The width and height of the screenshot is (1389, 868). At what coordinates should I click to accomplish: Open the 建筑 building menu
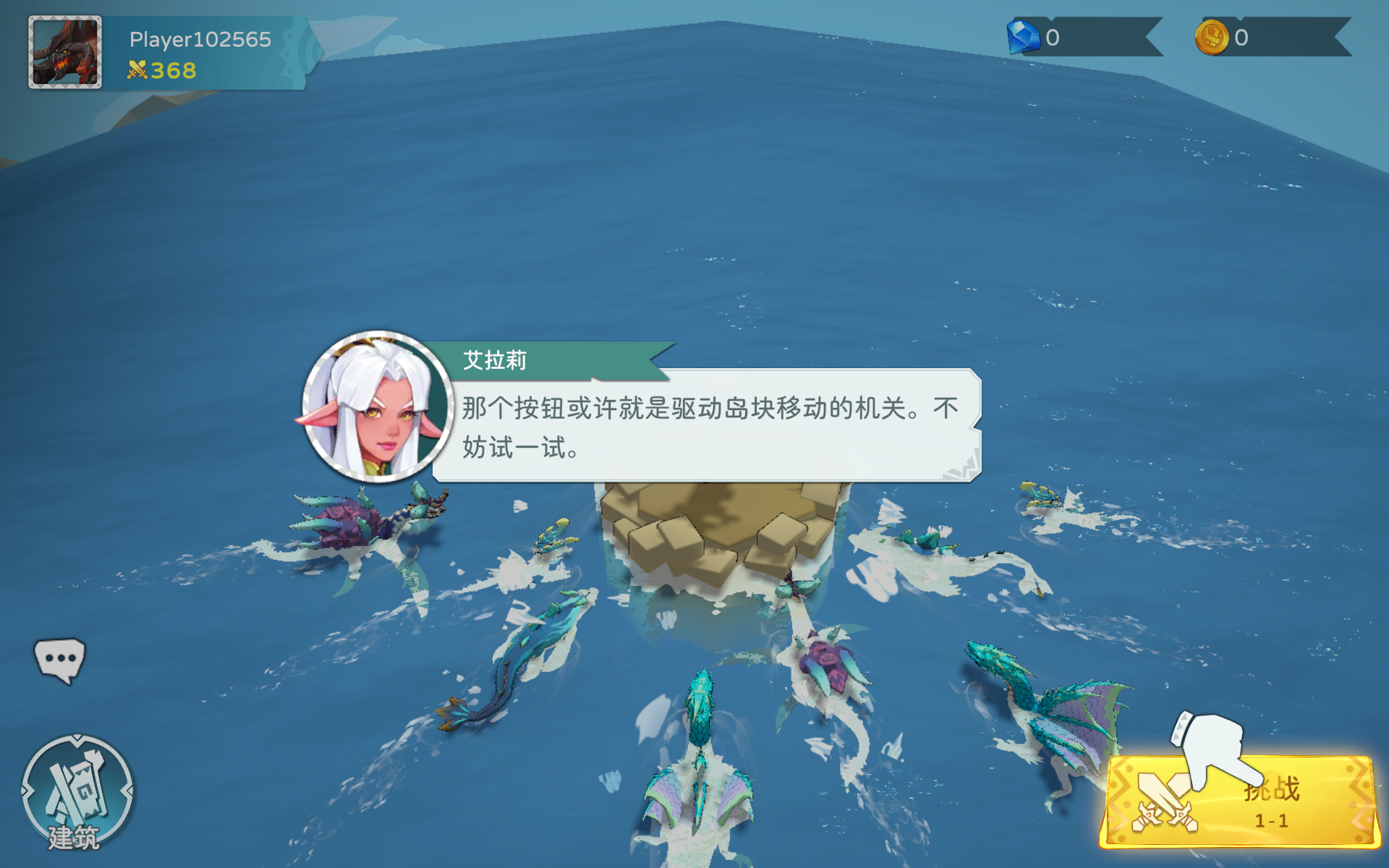click(77, 791)
